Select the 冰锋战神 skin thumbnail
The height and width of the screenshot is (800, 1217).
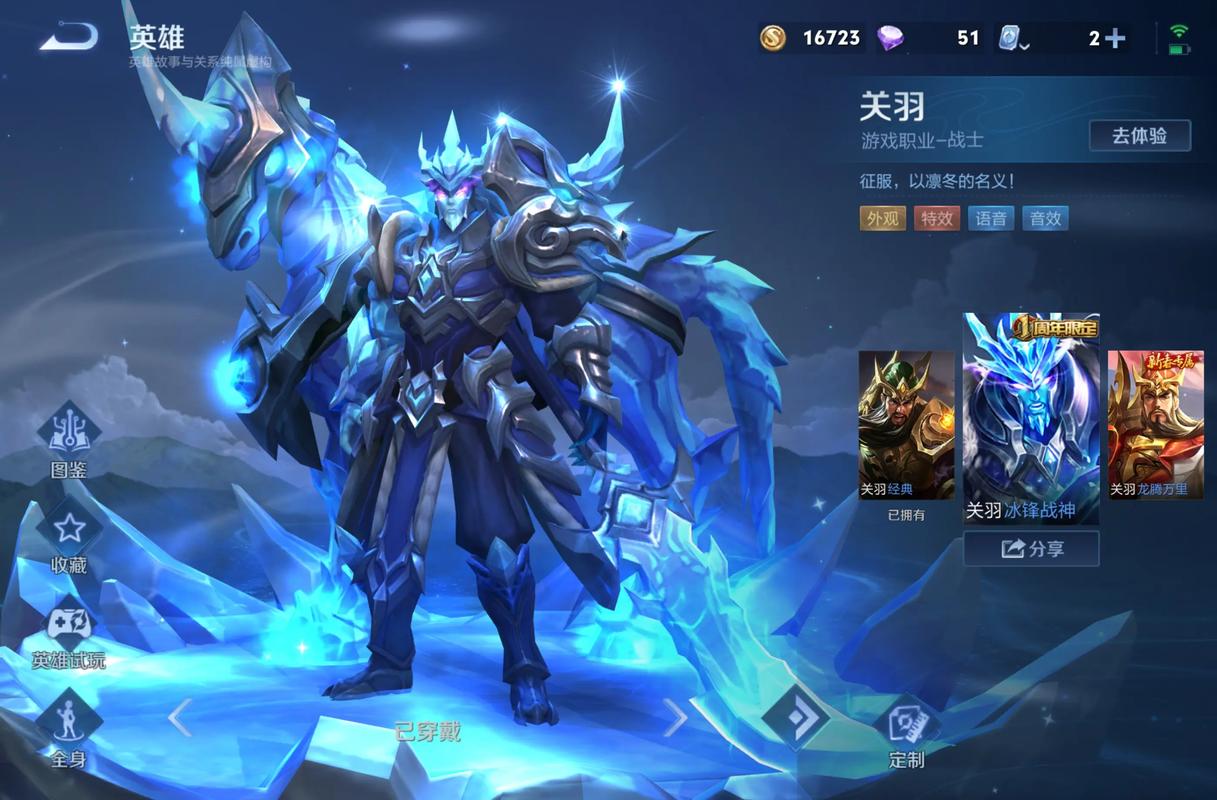coord(1031,420)
